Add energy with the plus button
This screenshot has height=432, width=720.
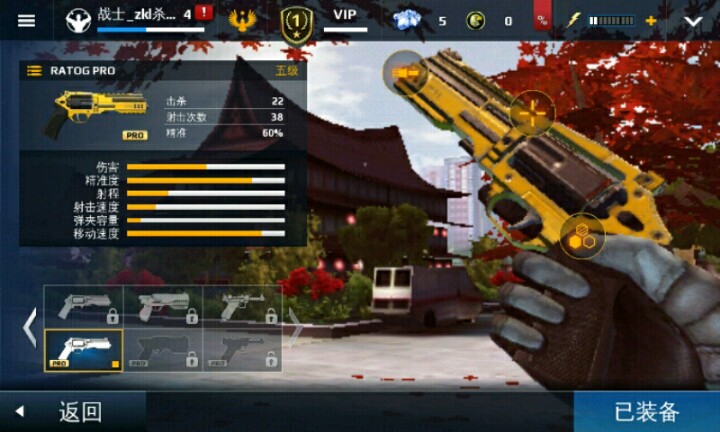point(651,20)
